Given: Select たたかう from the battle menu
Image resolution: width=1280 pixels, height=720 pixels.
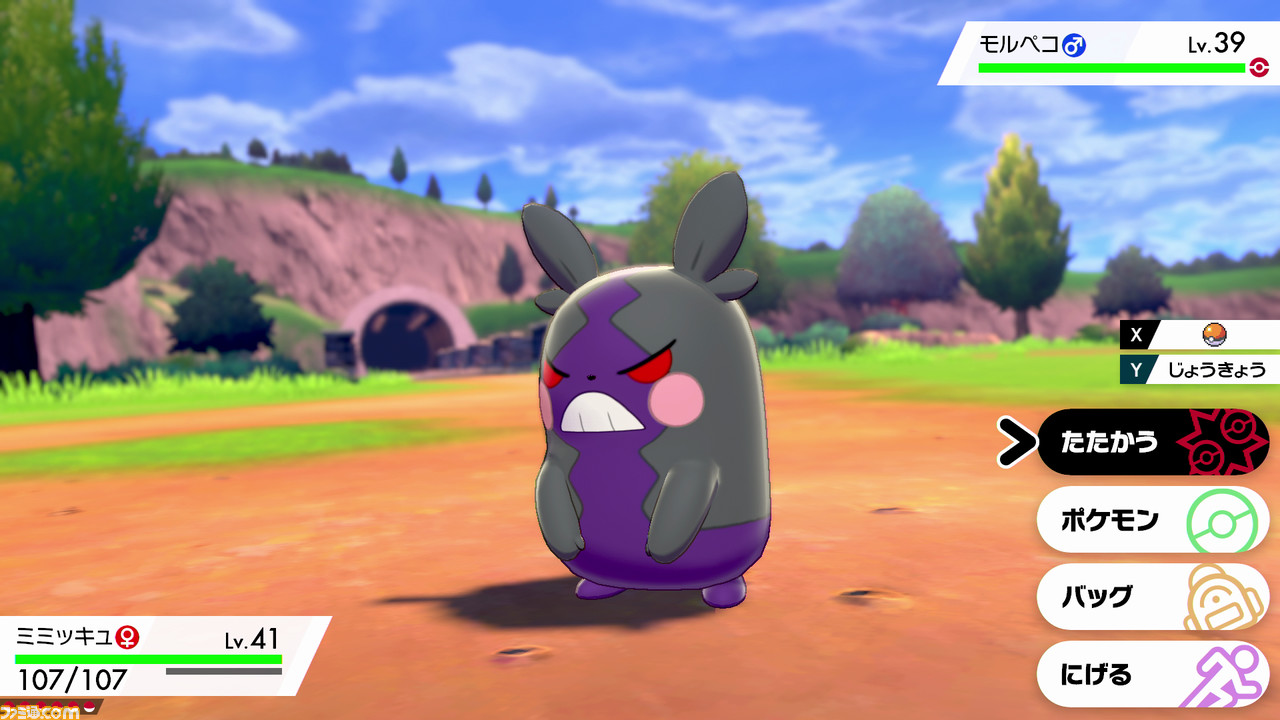Looking at the screenshot, I should tap(1110, 441).
